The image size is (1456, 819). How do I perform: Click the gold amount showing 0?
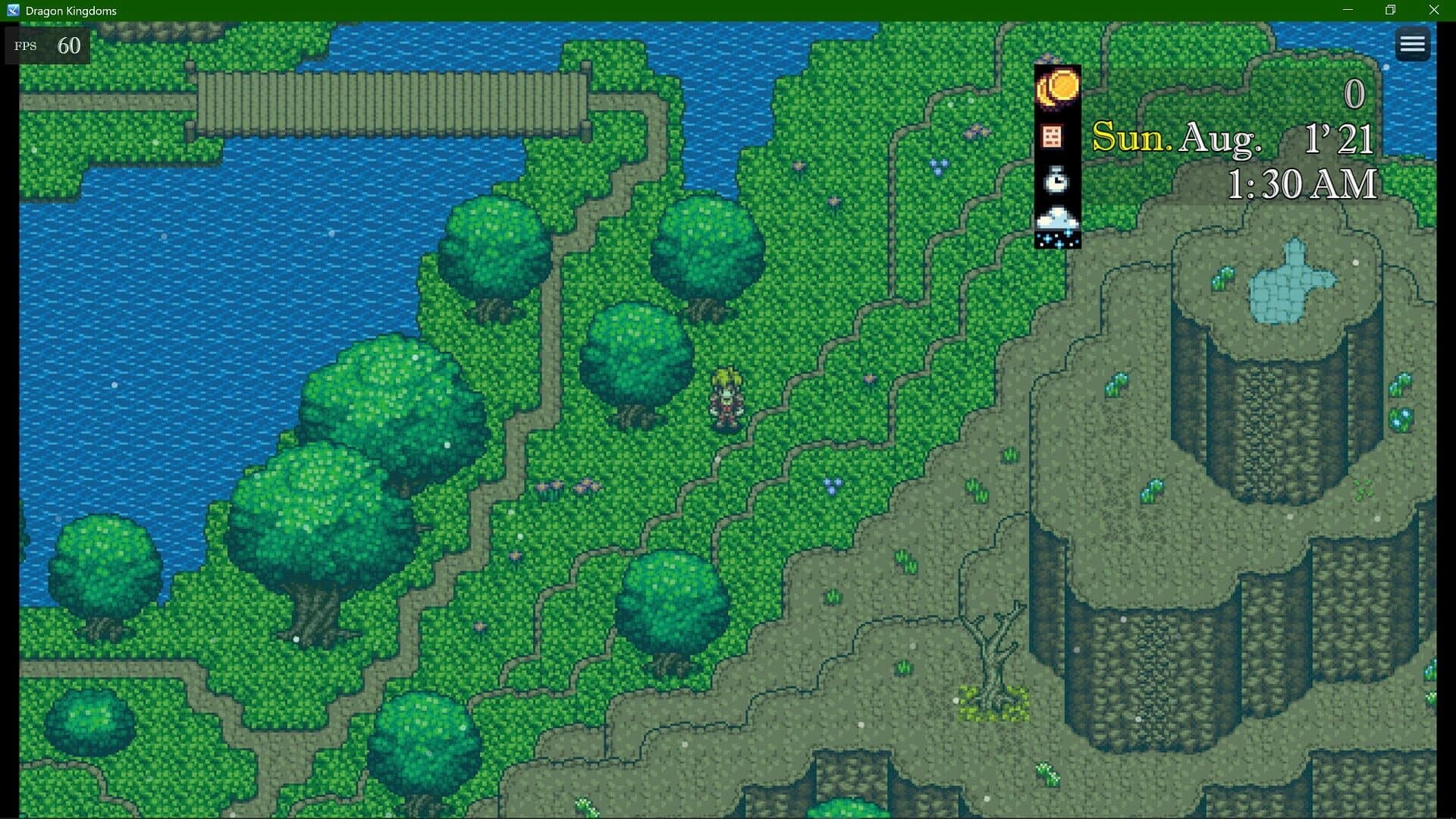1357,95
